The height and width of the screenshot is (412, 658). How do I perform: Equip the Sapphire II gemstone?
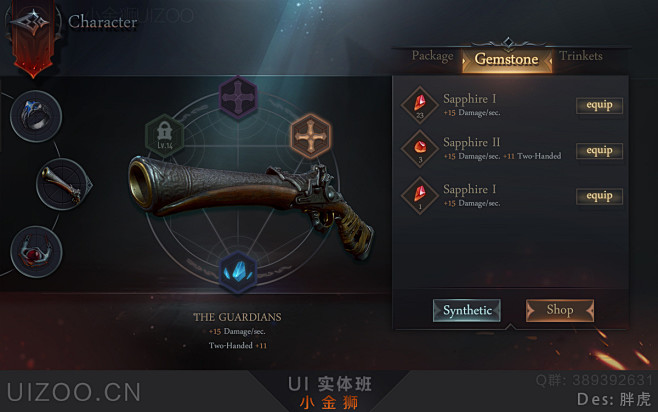[x=599, y=151]
